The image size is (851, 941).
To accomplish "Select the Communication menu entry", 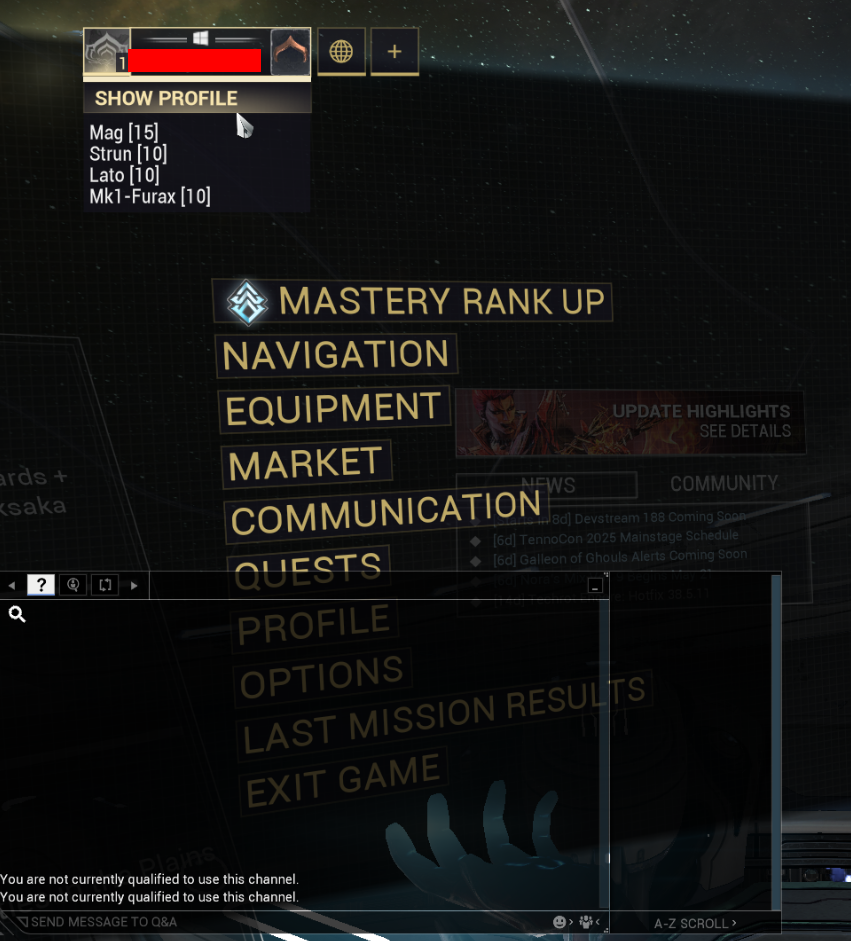I will [x=386, y=513].
